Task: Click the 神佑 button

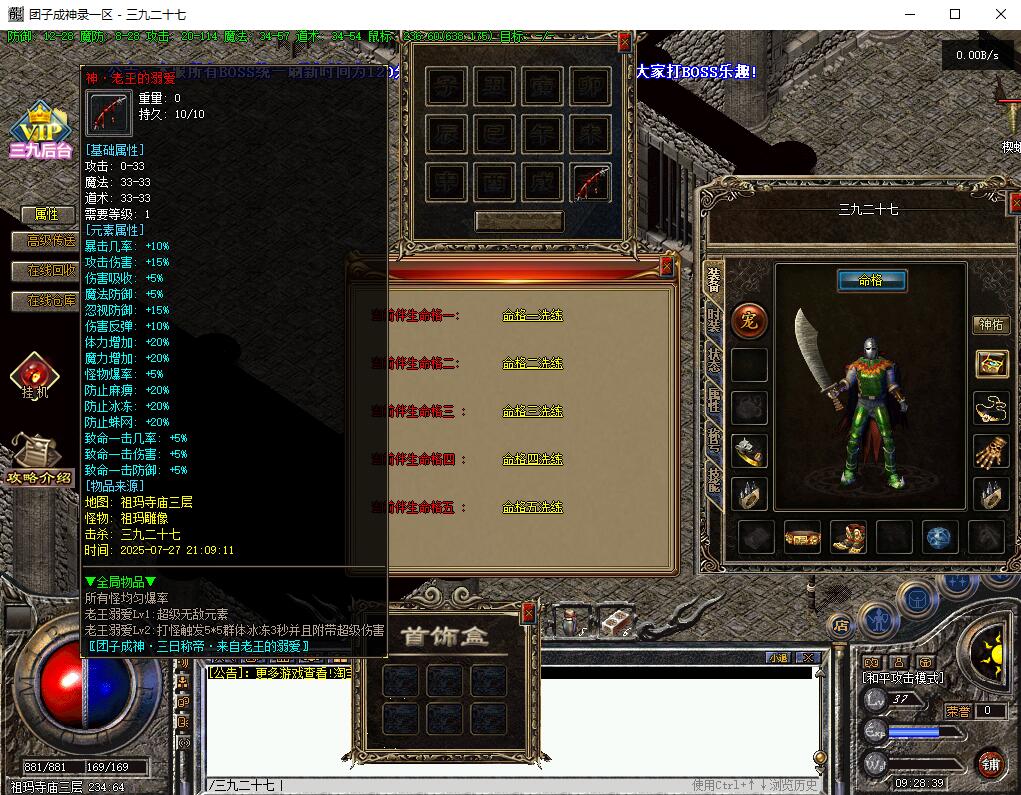Action: coord(991,325)
